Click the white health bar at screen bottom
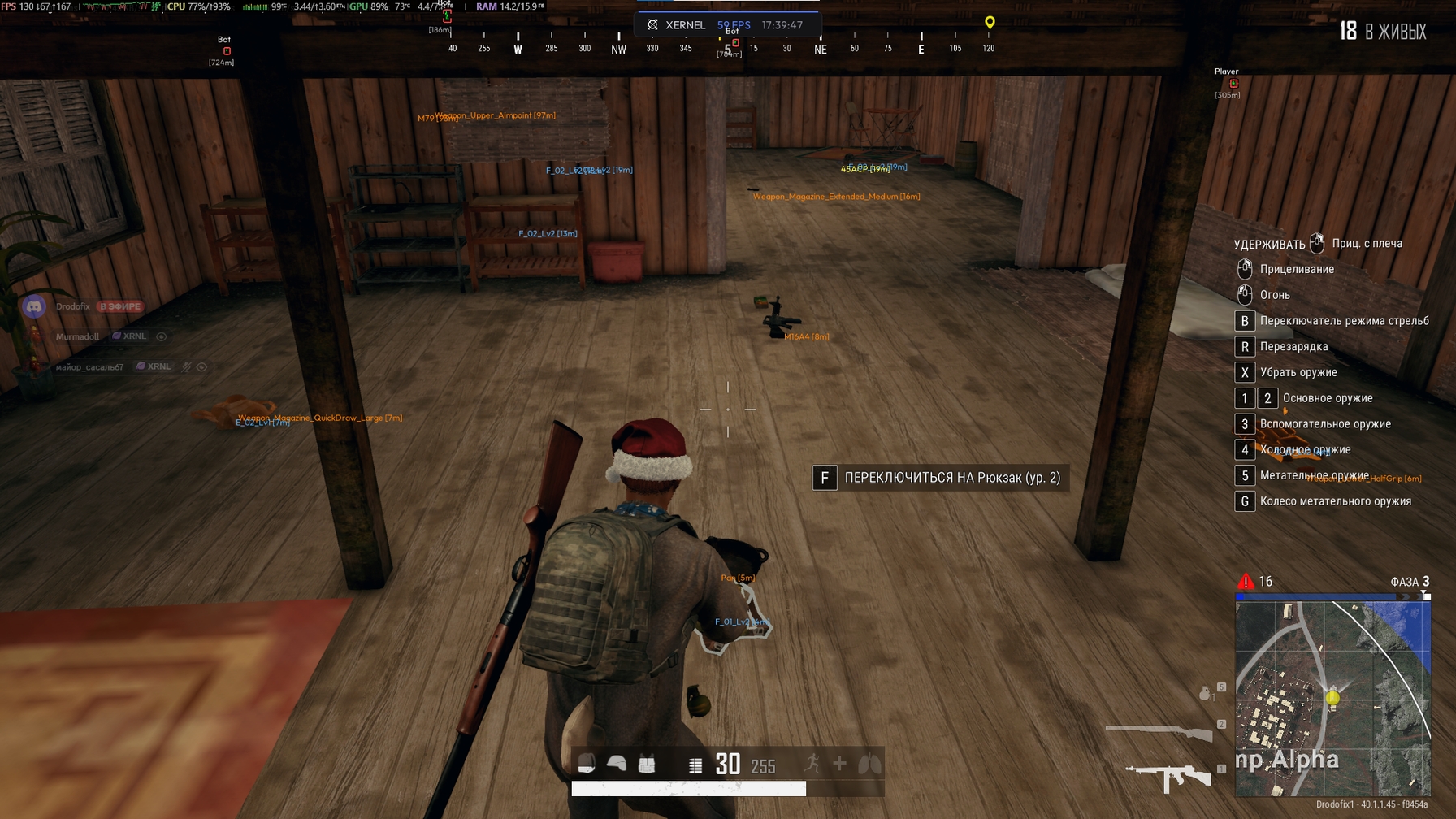The image size is (1456, 819). [x=691, y=788]
